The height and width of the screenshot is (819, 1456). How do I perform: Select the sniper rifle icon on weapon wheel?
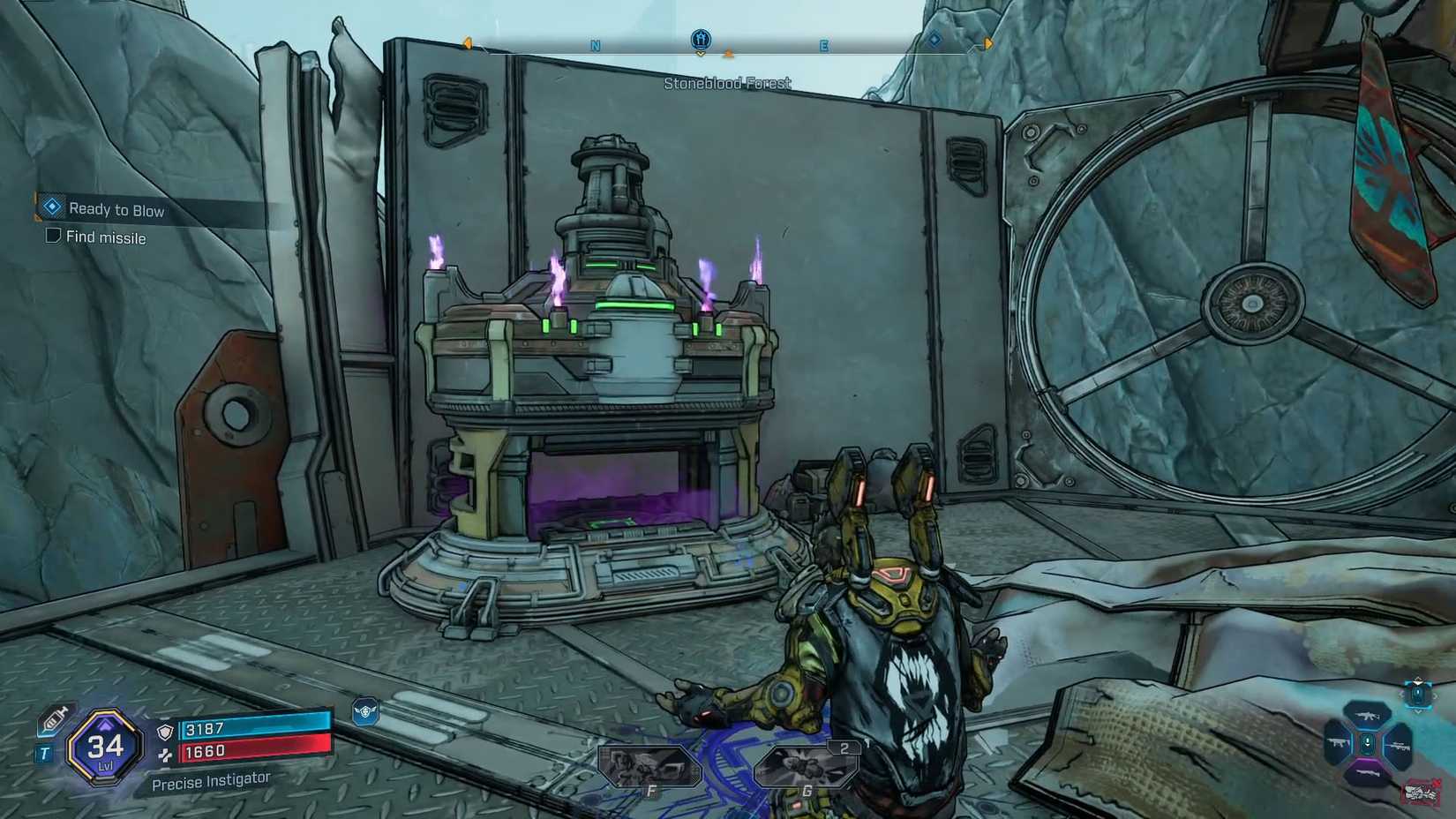(1400, 745)
